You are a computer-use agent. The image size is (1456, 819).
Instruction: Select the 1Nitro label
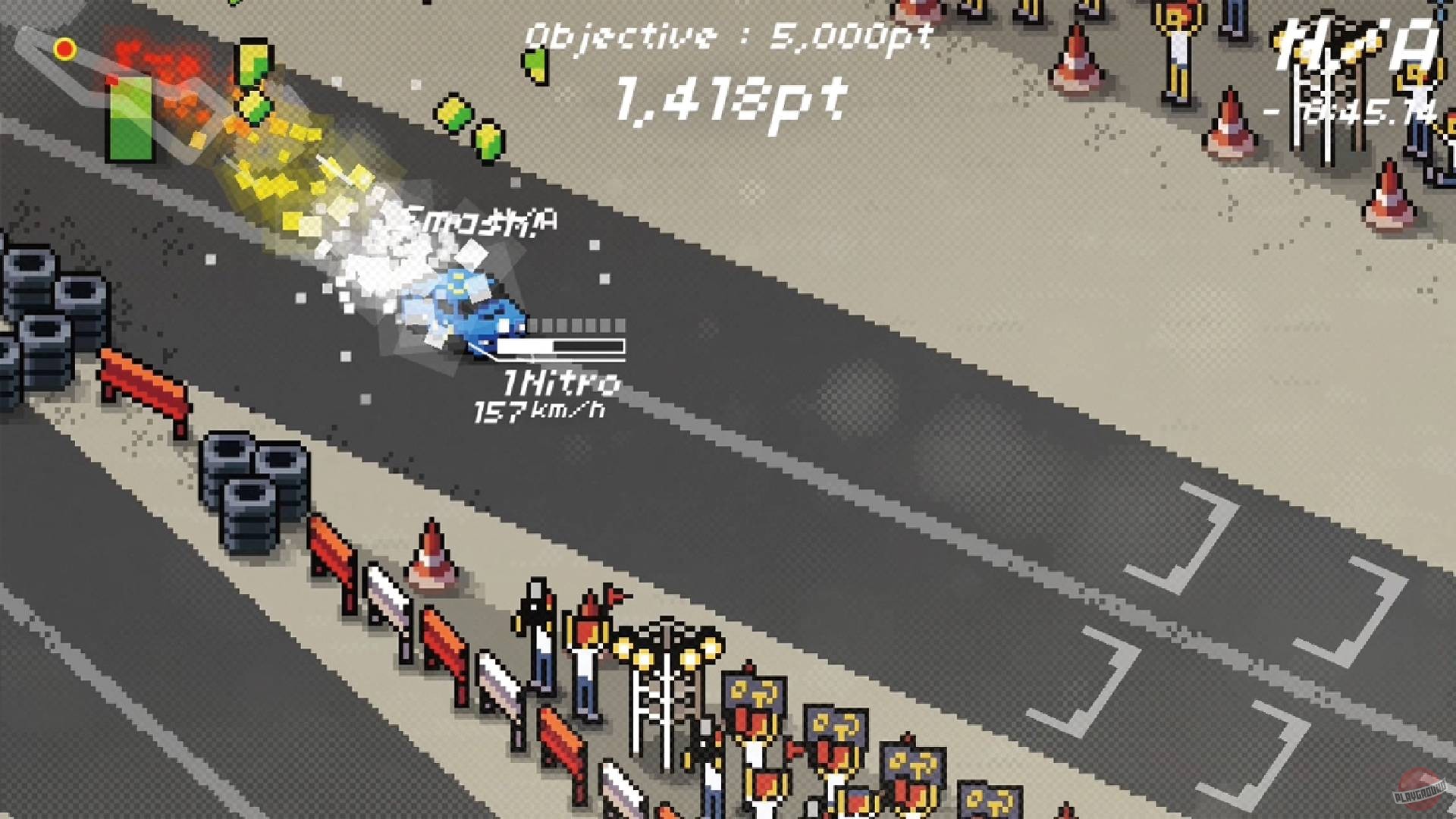pyautogui.click(x=557, y=383)
